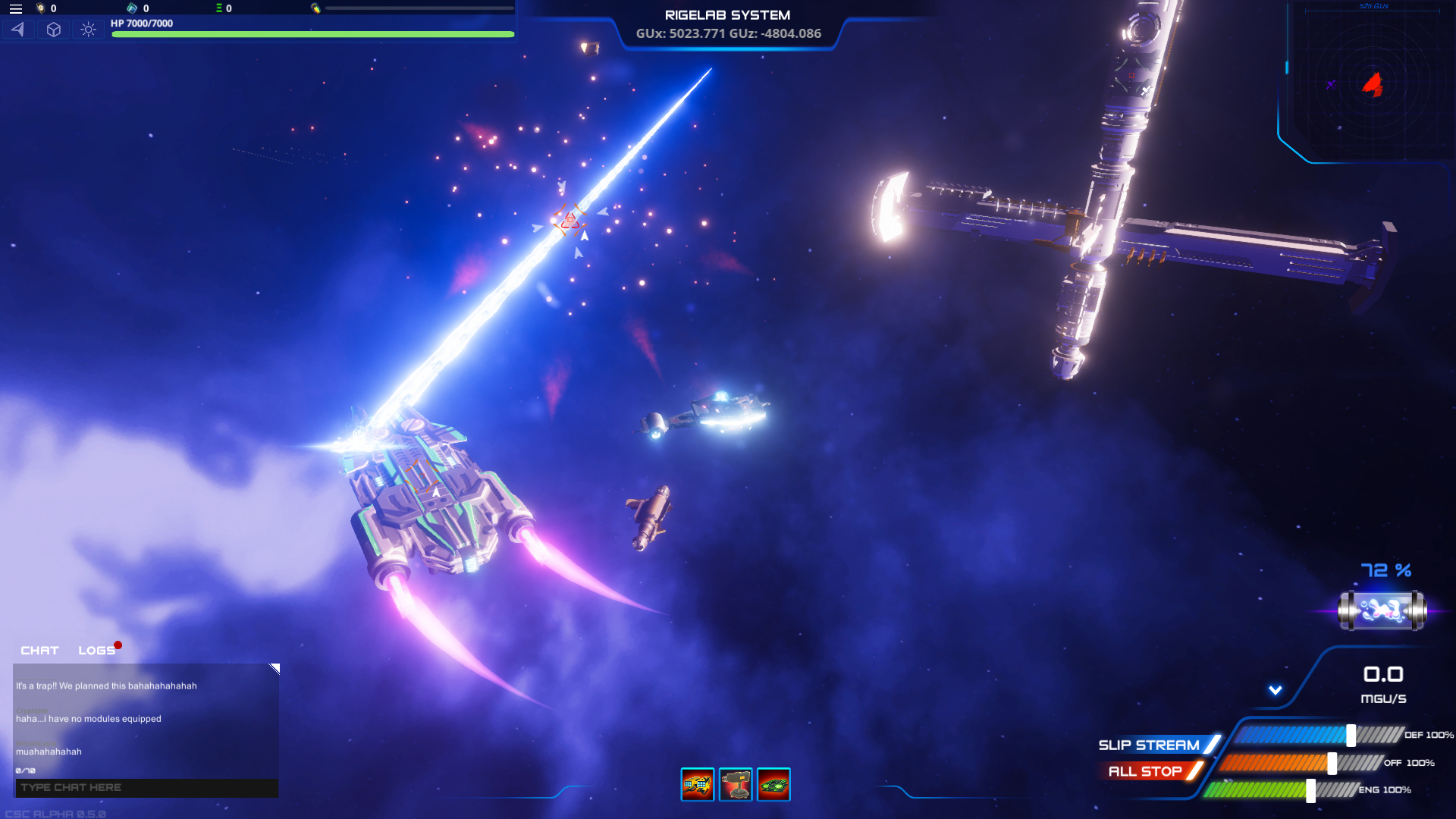Screen dimensions: 1456x819
Task: Collapse the speed panel with the chevron
Action: (1276, 690)
